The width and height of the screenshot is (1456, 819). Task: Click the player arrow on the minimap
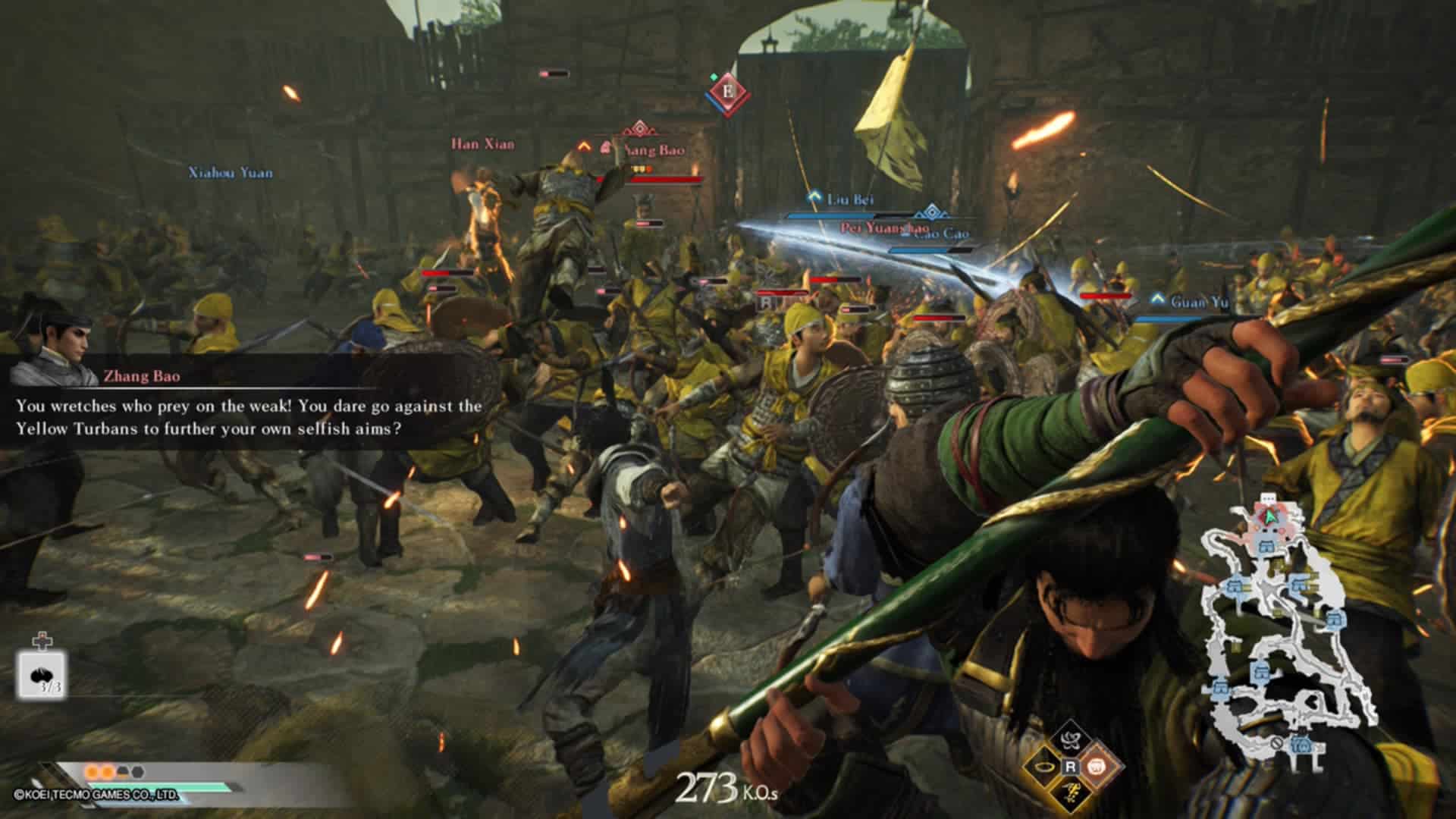(x=1269, y=516)
